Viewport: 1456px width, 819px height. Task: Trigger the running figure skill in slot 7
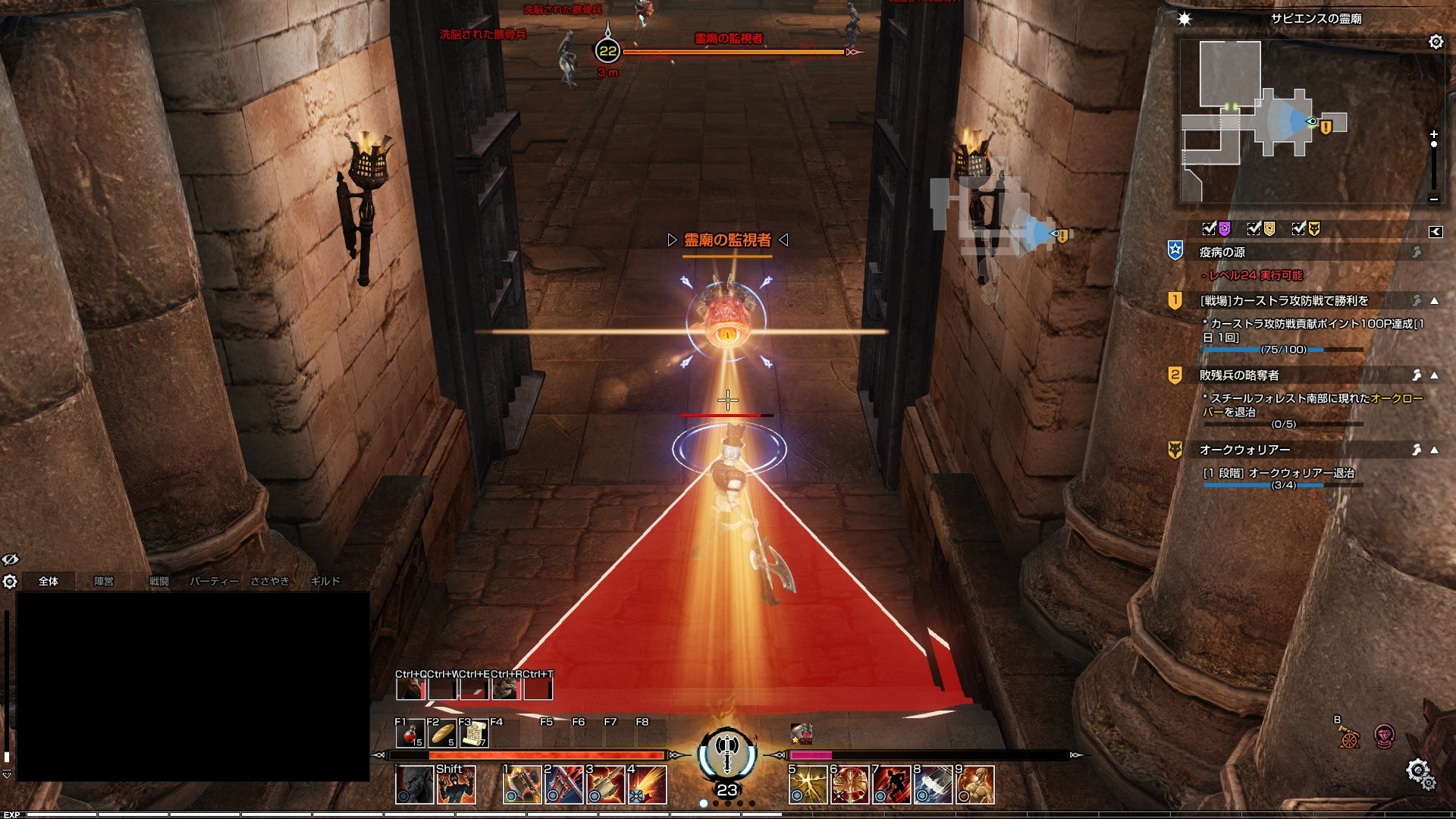(x=891, y=785)
